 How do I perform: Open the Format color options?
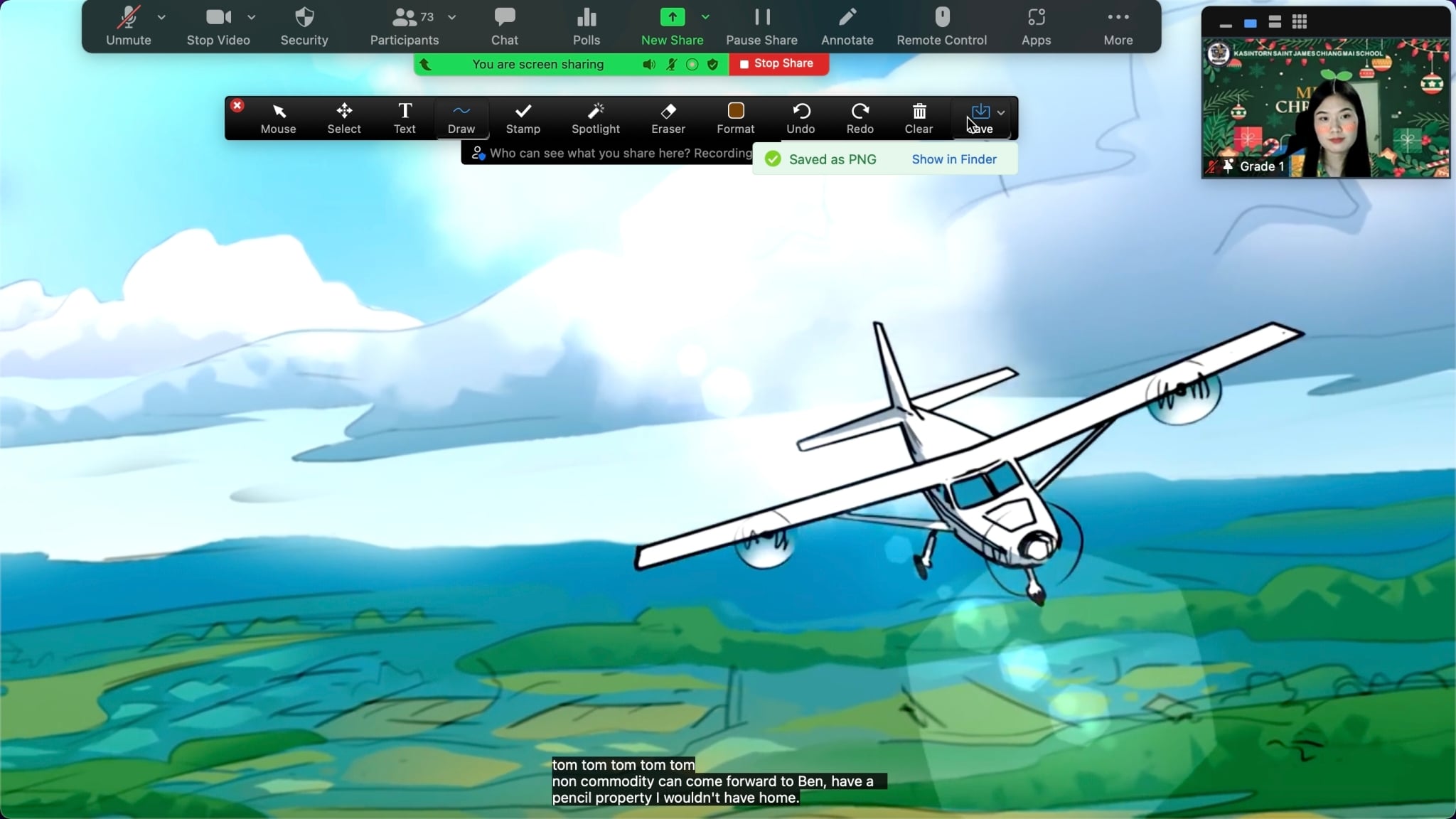[735, 118]
